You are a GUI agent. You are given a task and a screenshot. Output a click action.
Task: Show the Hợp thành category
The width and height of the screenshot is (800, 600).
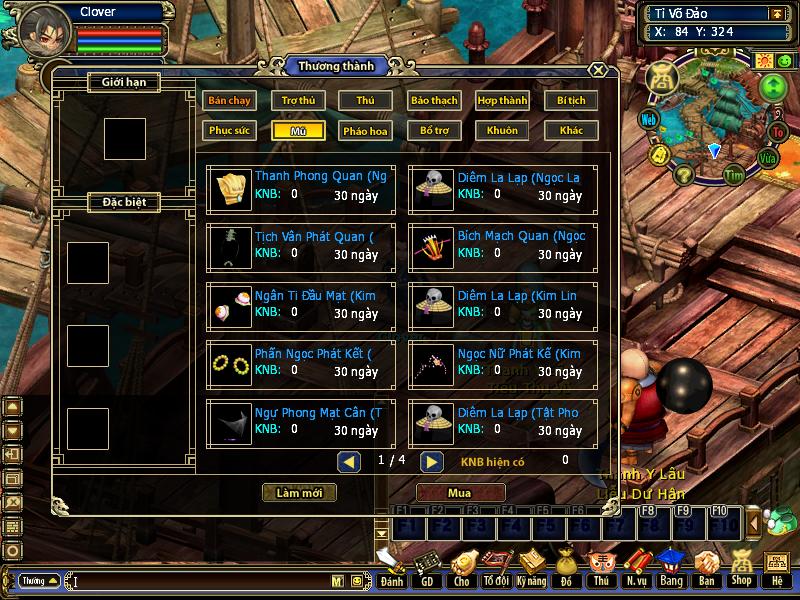pos(502,100)
